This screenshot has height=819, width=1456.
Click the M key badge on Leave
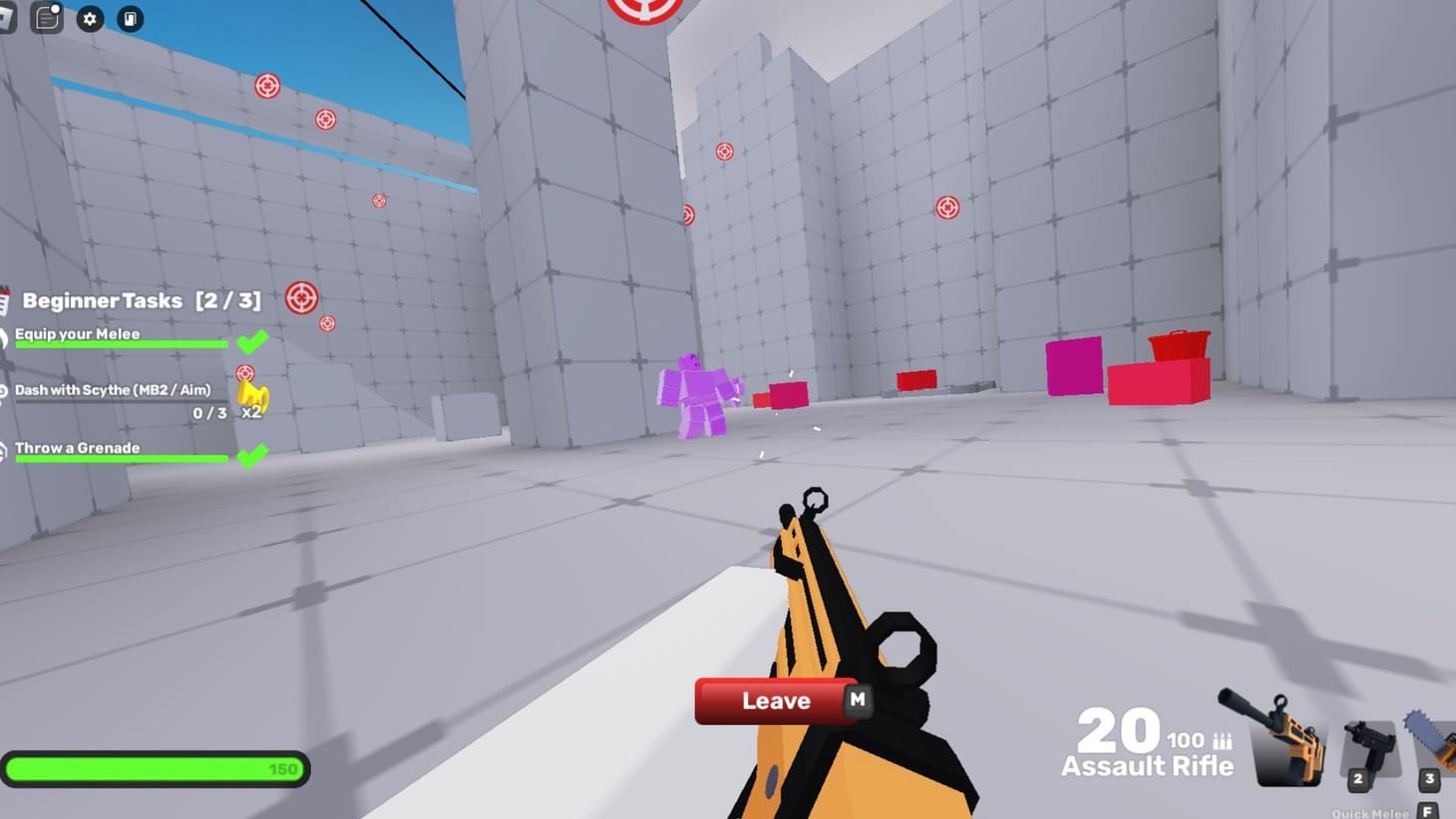856,700
